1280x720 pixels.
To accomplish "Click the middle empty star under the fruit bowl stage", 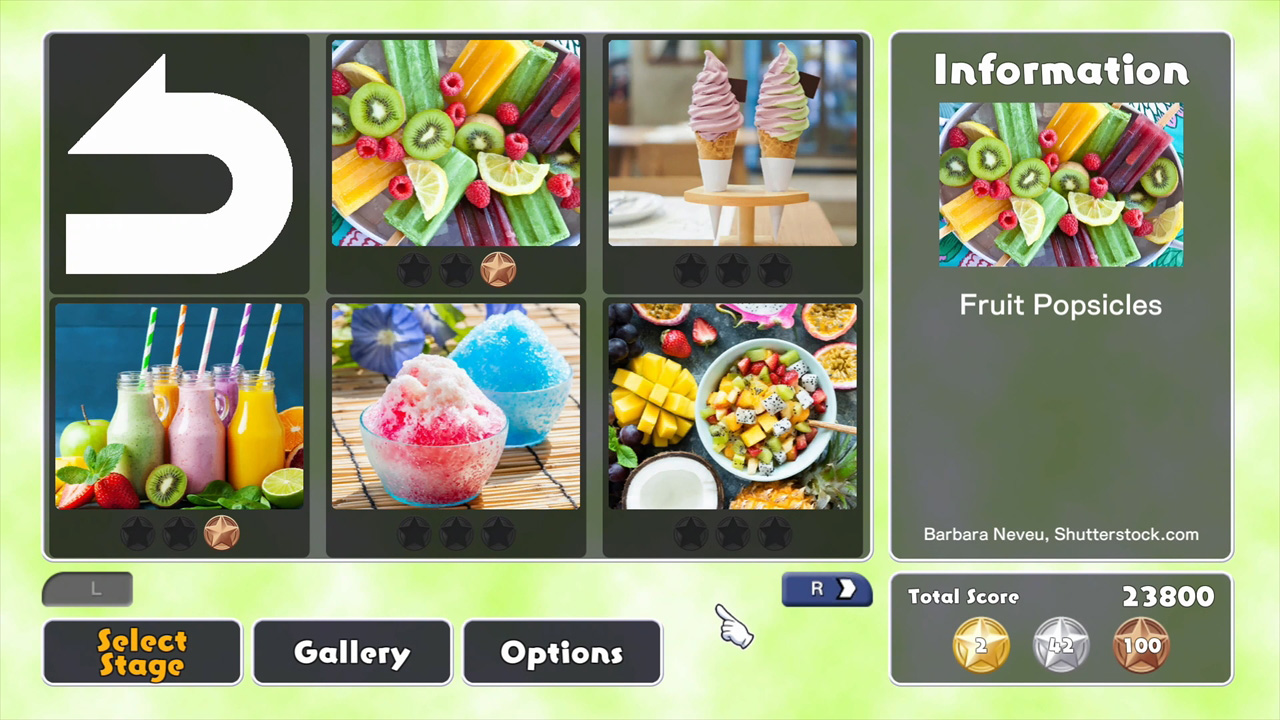I will tap(733, 533).
